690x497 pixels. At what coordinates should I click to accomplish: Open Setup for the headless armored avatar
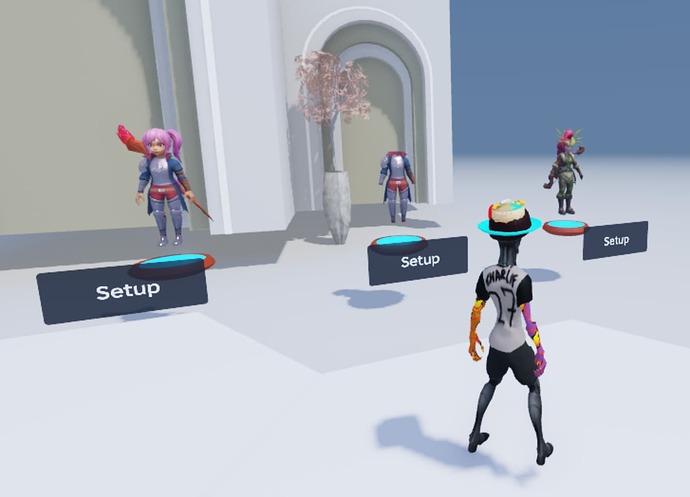coord(417,261)
